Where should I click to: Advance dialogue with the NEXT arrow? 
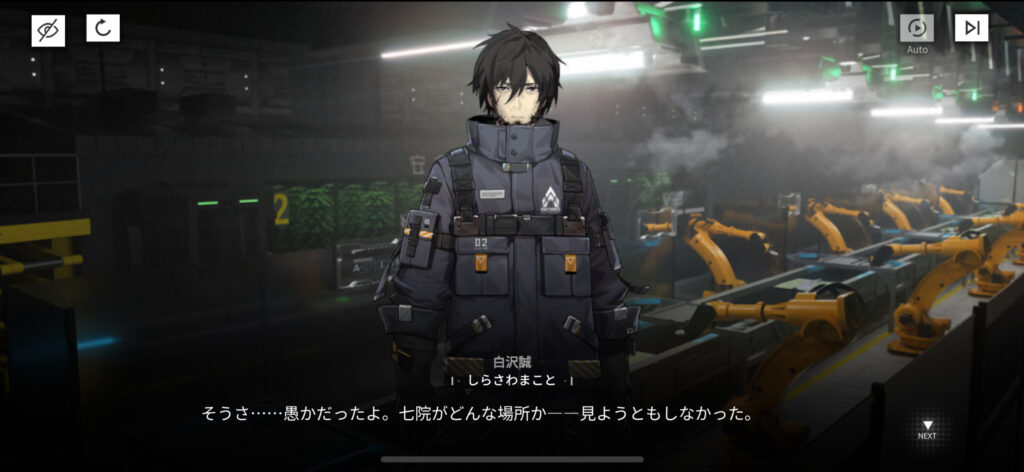tap(927, 428)
